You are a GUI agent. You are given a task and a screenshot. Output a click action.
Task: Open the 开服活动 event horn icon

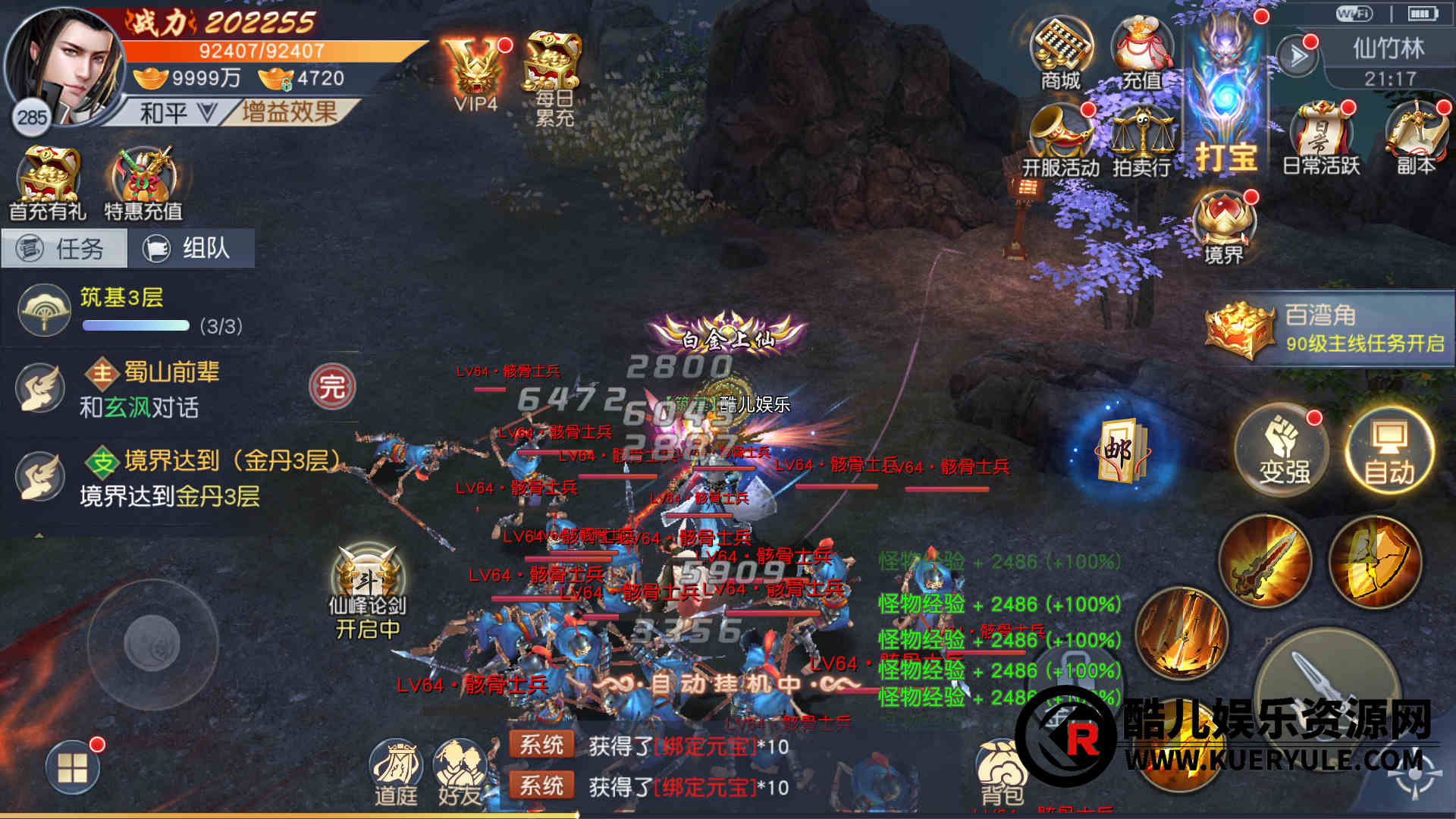1060,140
